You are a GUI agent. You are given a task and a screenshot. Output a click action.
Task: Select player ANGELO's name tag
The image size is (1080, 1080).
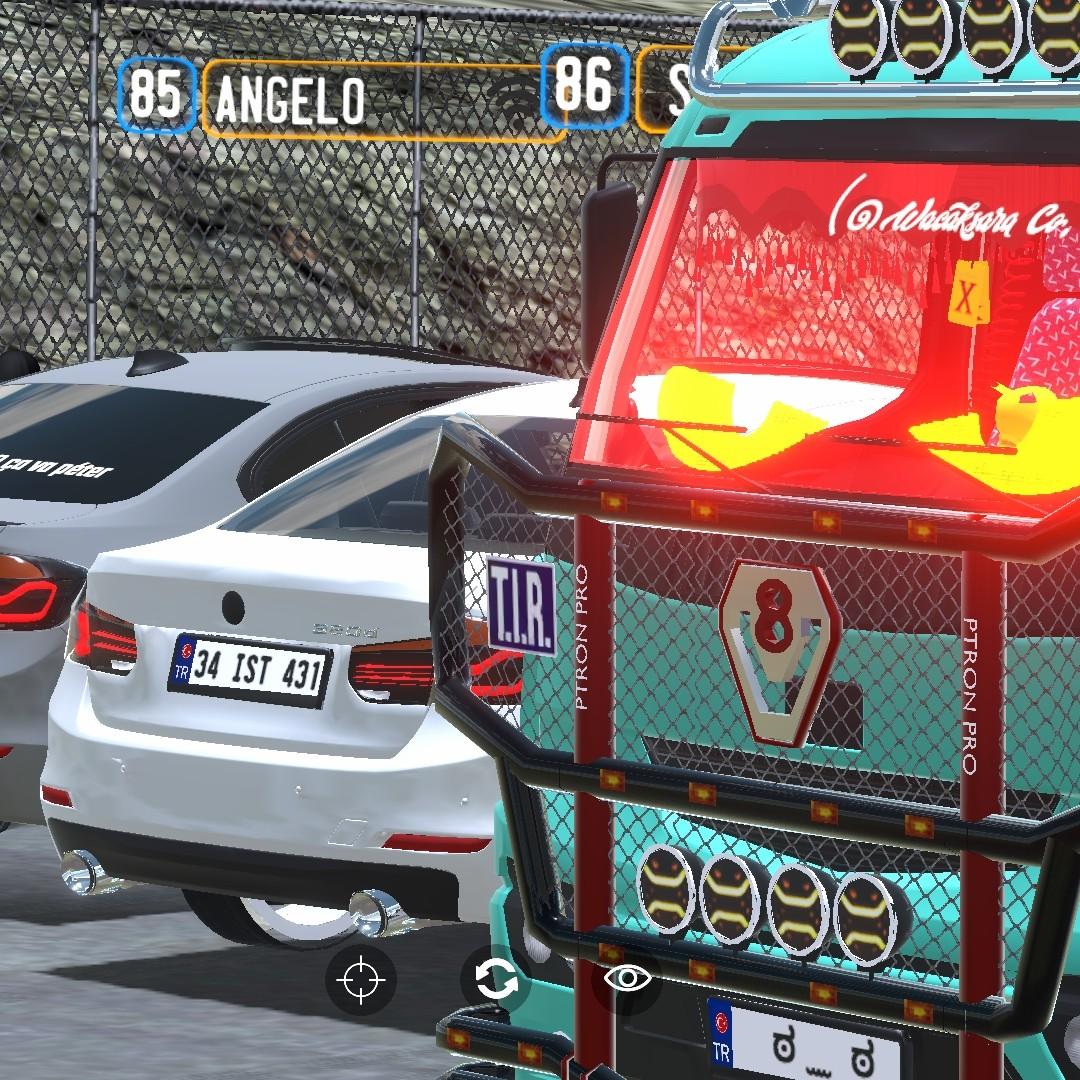pos(290,100)
